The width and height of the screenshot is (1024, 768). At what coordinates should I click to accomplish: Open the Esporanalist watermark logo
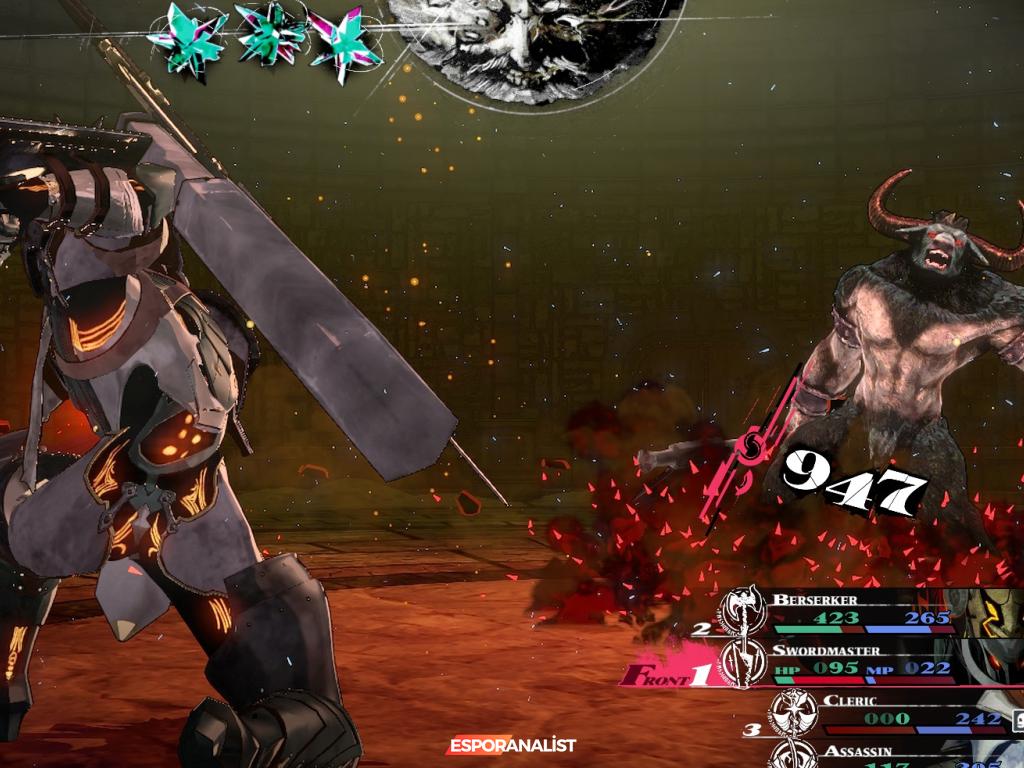click(x=511, y=746)
